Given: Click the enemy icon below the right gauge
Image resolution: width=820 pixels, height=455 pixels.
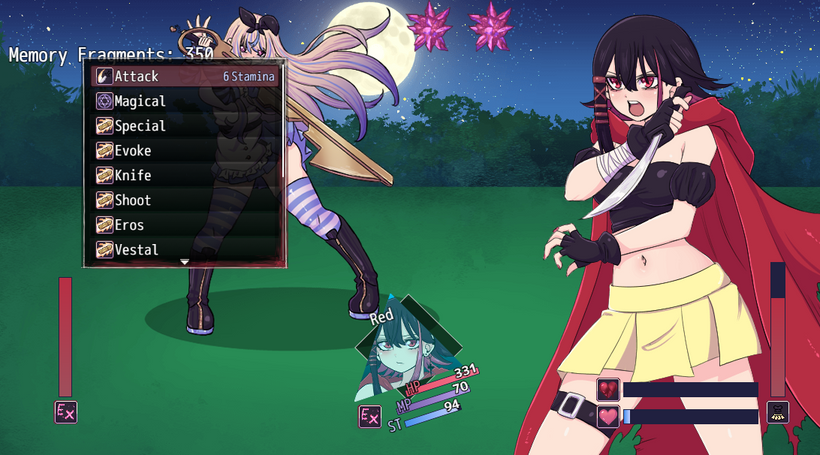Looking at the screenshot, I should point(777,412).
